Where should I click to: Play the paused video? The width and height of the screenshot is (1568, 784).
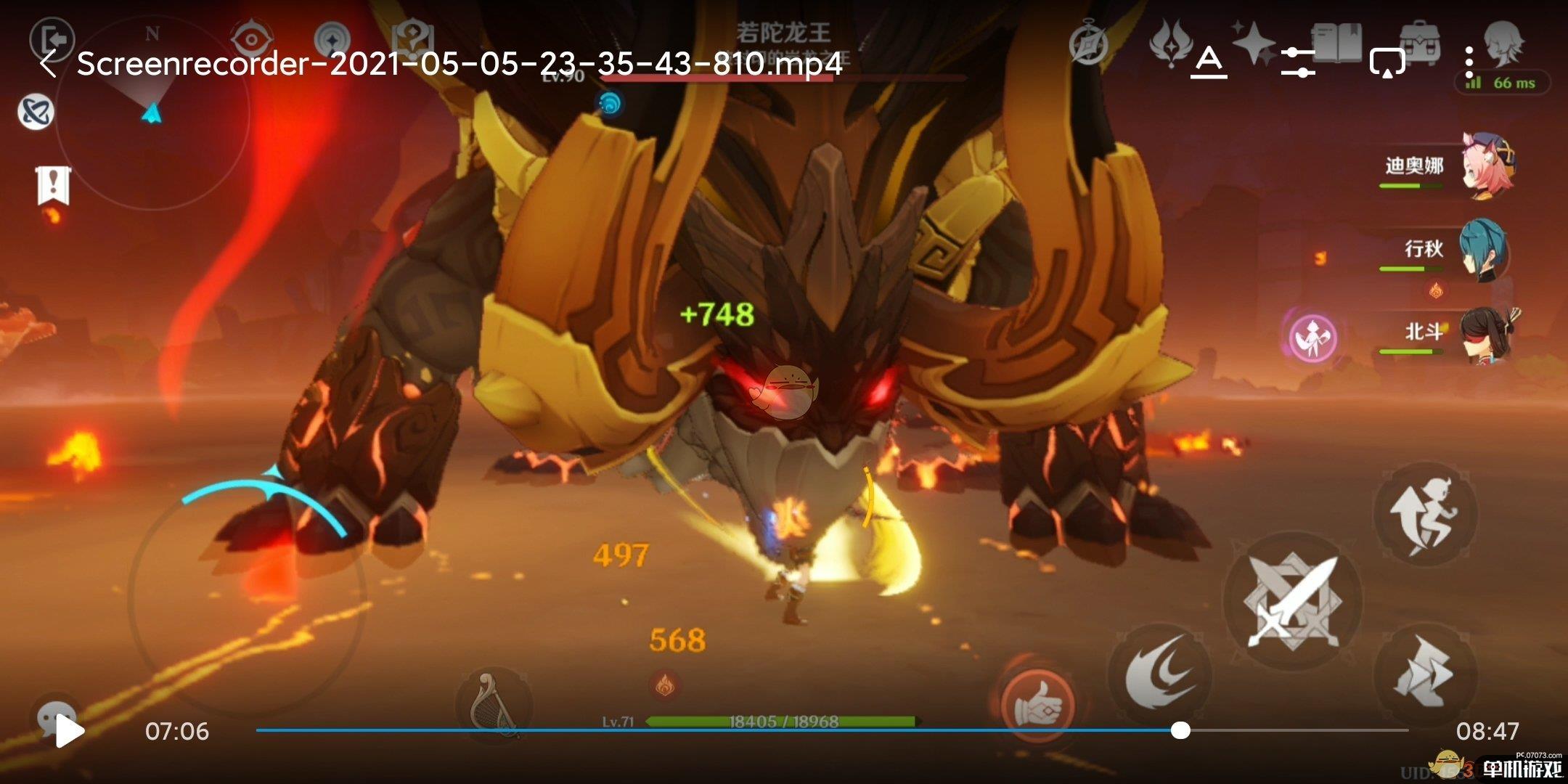pos(70,730)
